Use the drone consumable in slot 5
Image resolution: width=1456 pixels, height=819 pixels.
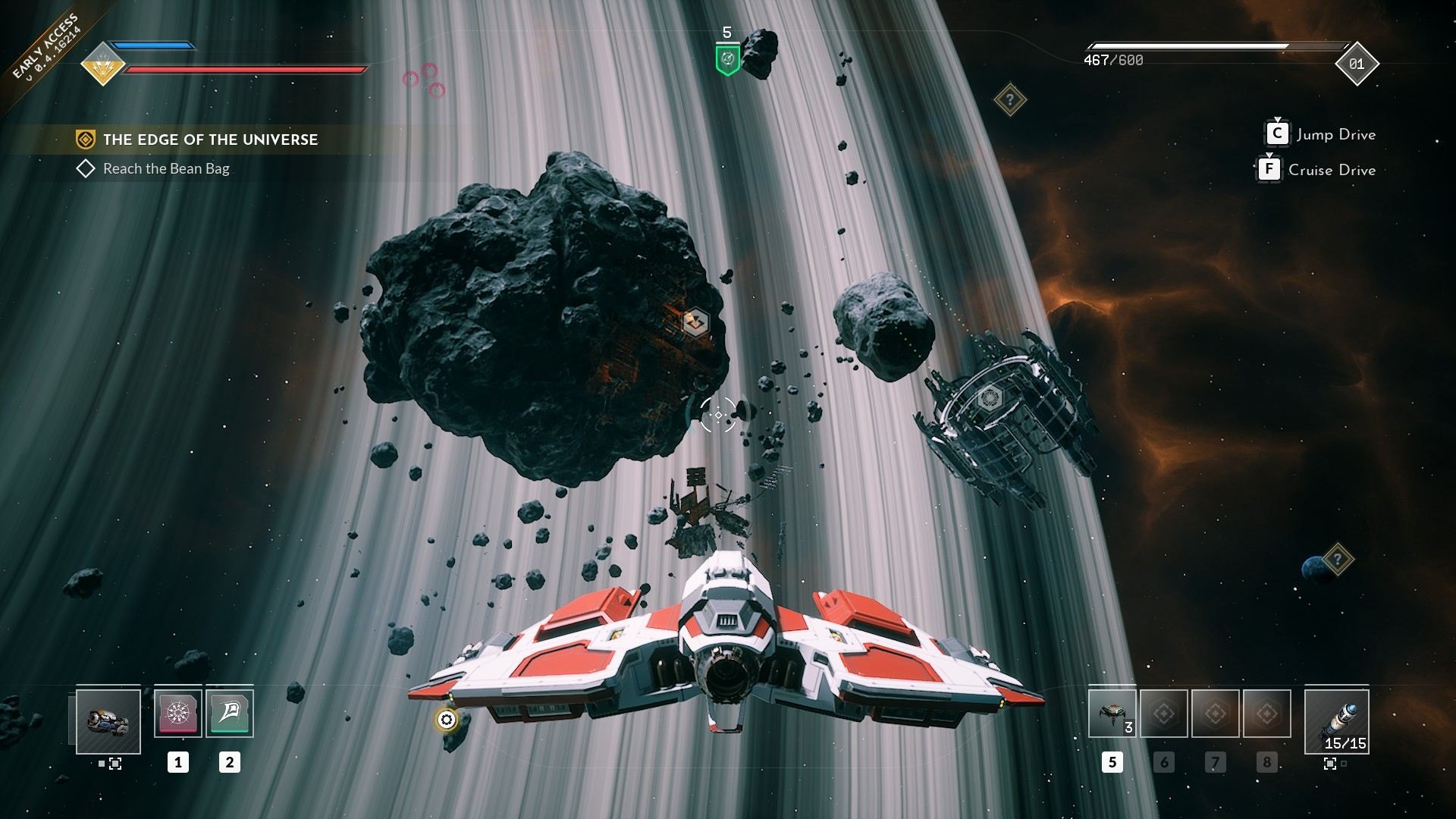point(1112,714)
